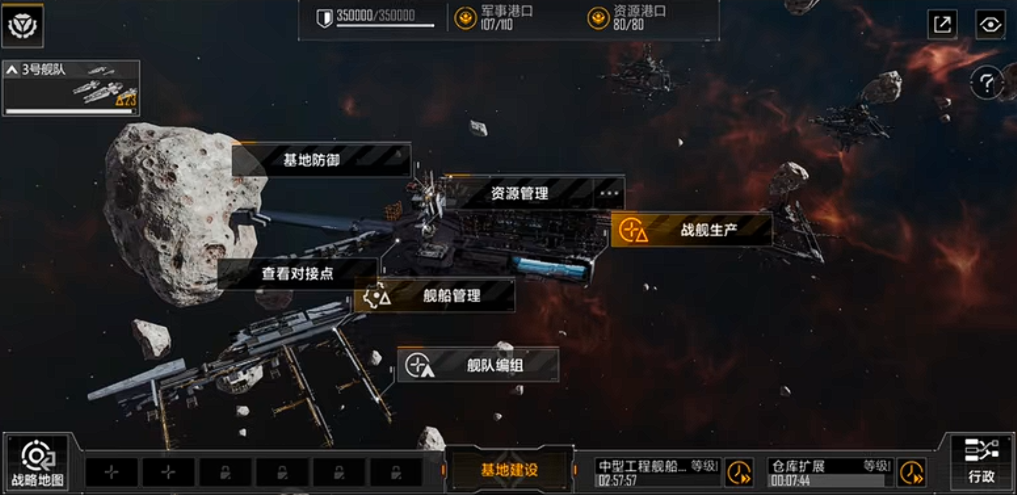Click the share/export arrow icon
Screen dimensions: 1017x495
tap(942, 25)
